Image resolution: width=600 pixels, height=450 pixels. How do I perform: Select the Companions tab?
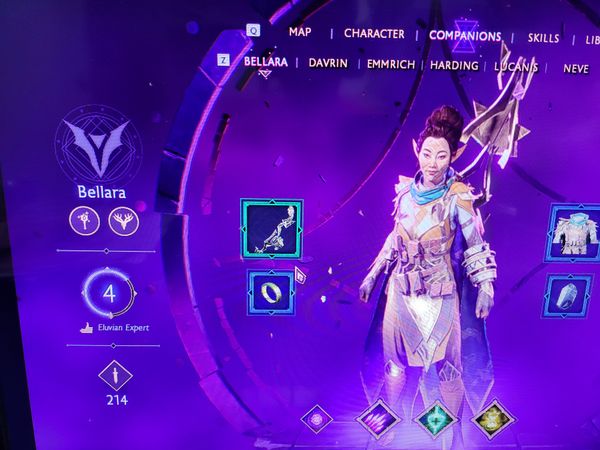[464, 36]
